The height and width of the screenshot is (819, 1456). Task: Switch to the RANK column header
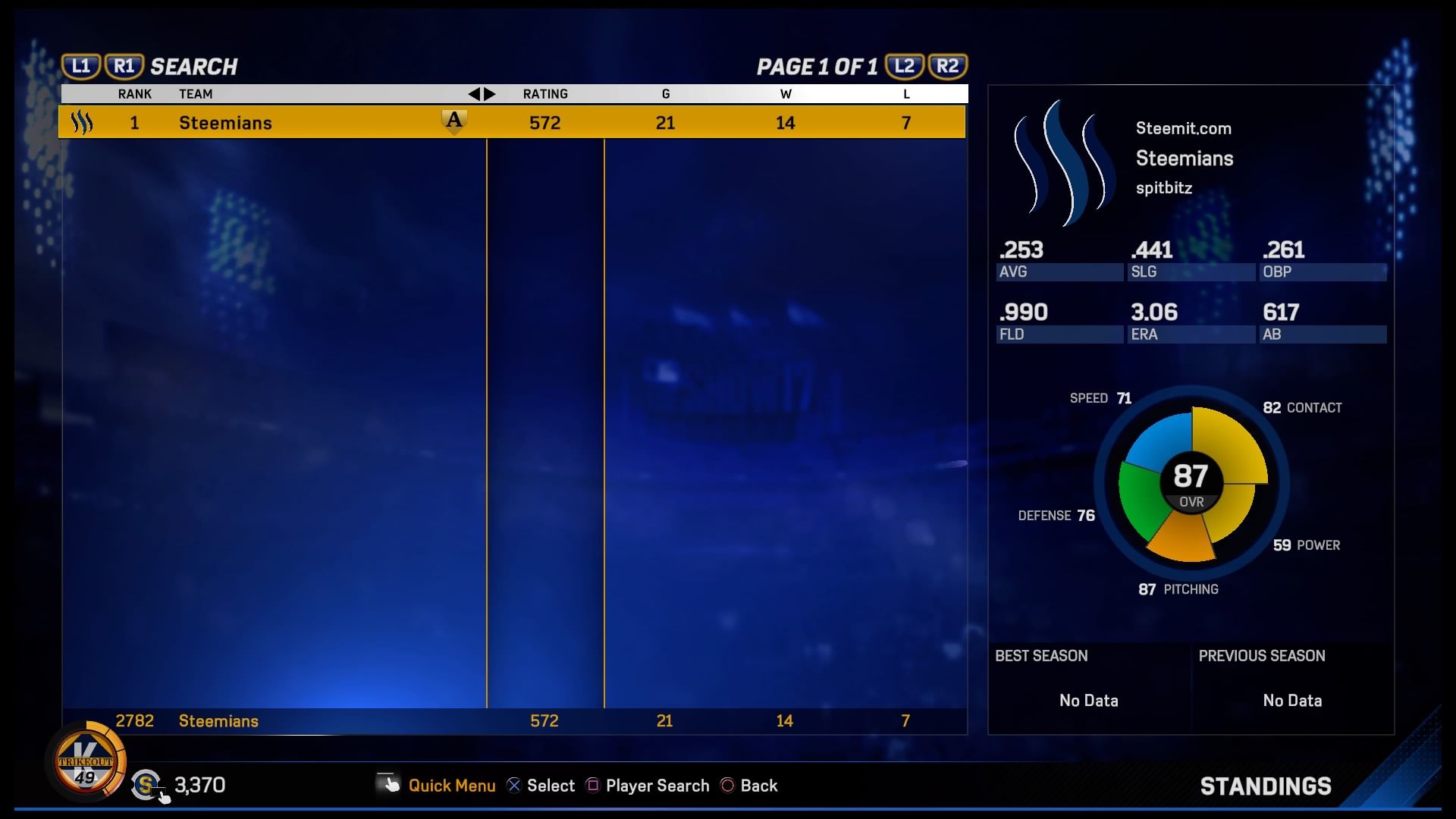[135, 94]
